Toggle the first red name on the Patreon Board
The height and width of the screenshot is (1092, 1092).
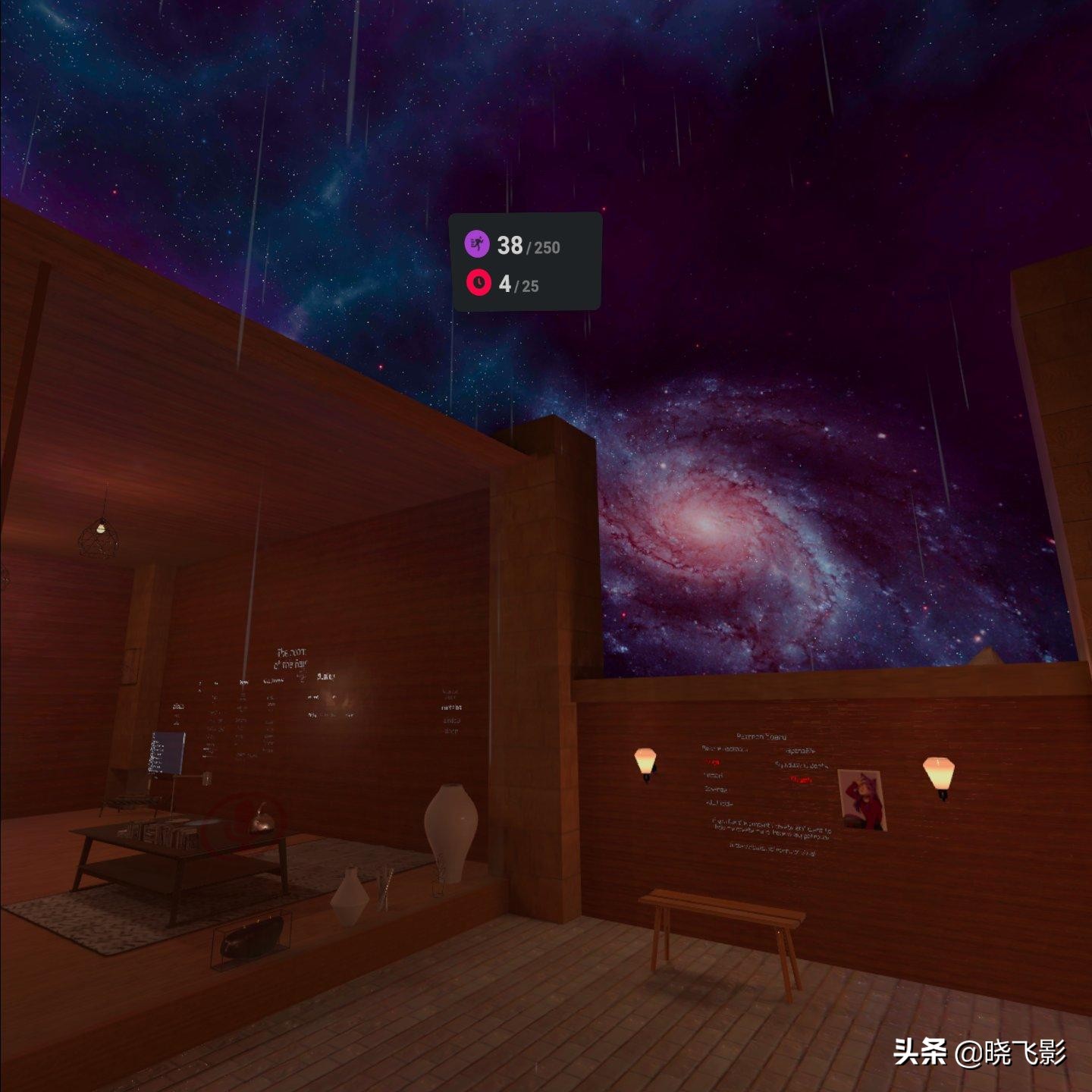pyautogui.click(x=713, y=763)
